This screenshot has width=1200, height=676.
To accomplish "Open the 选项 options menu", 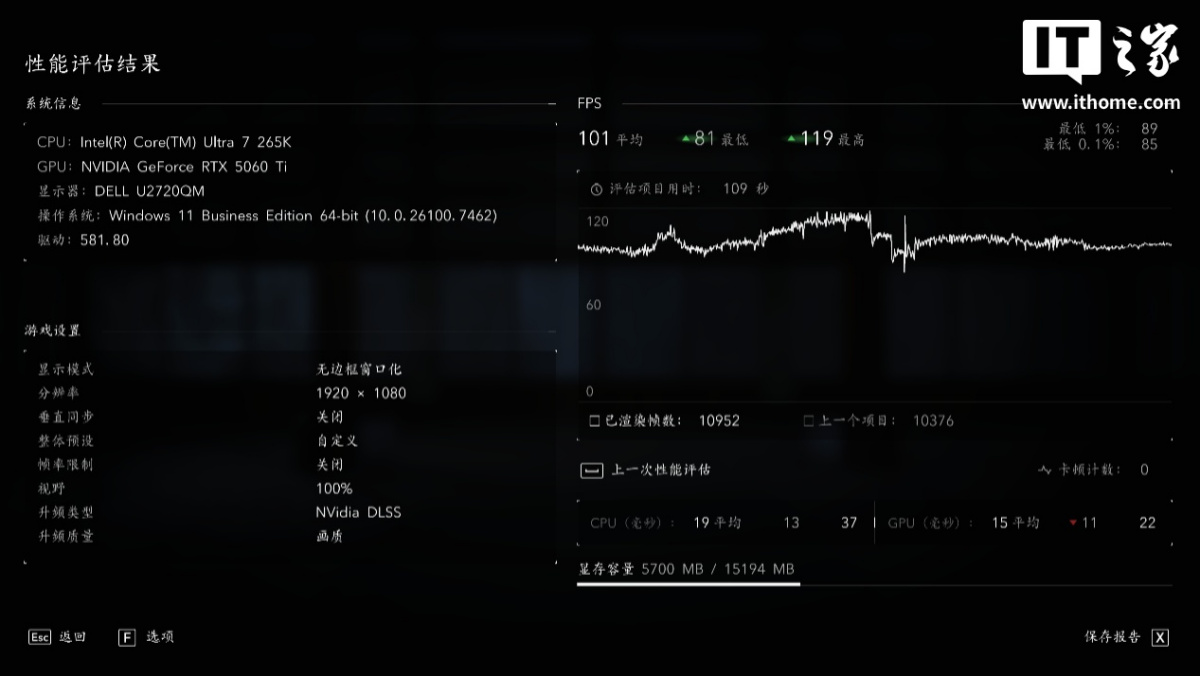I will tap(146, 637).
